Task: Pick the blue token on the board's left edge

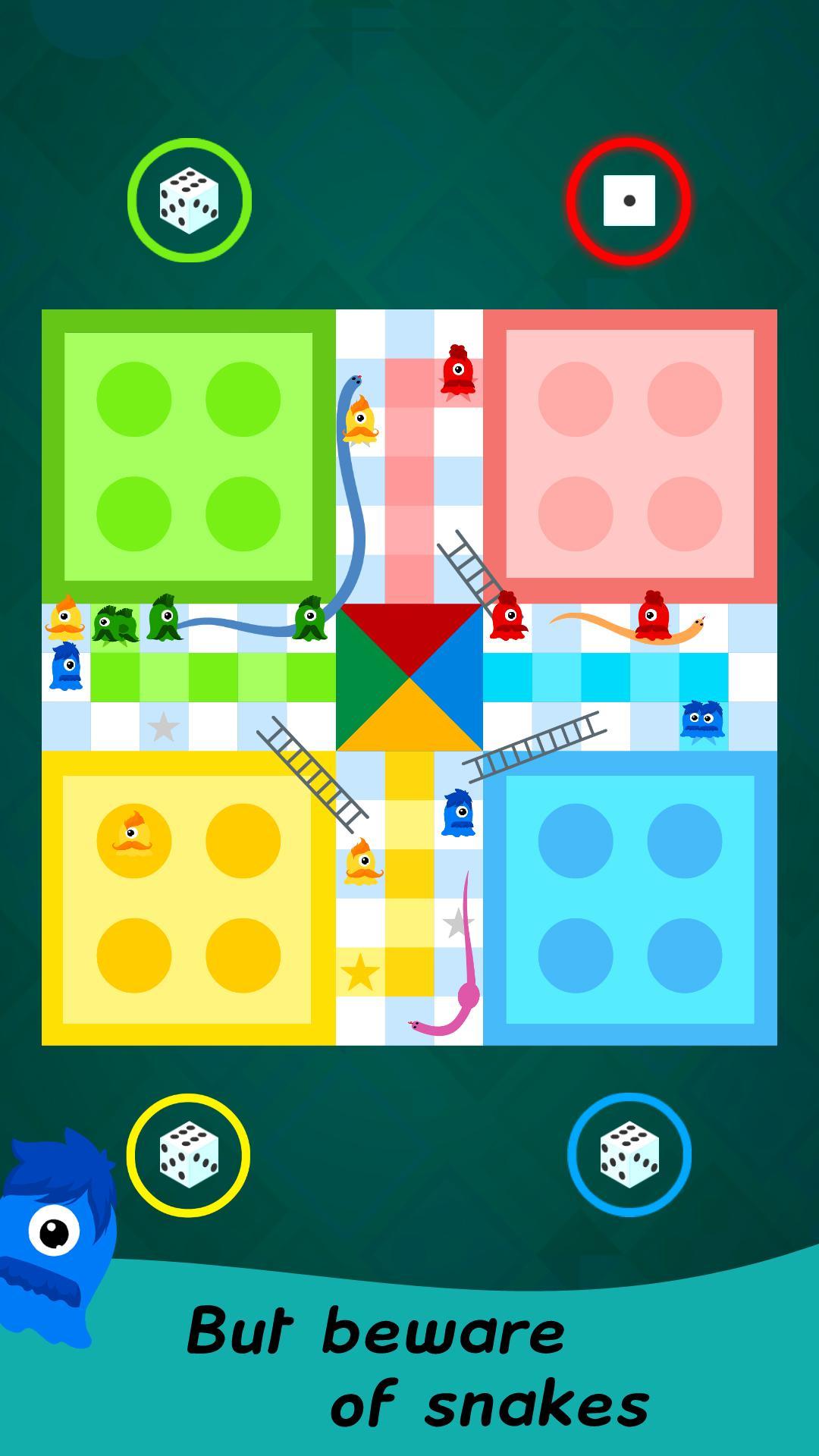Action: click(x=66, y=667)
